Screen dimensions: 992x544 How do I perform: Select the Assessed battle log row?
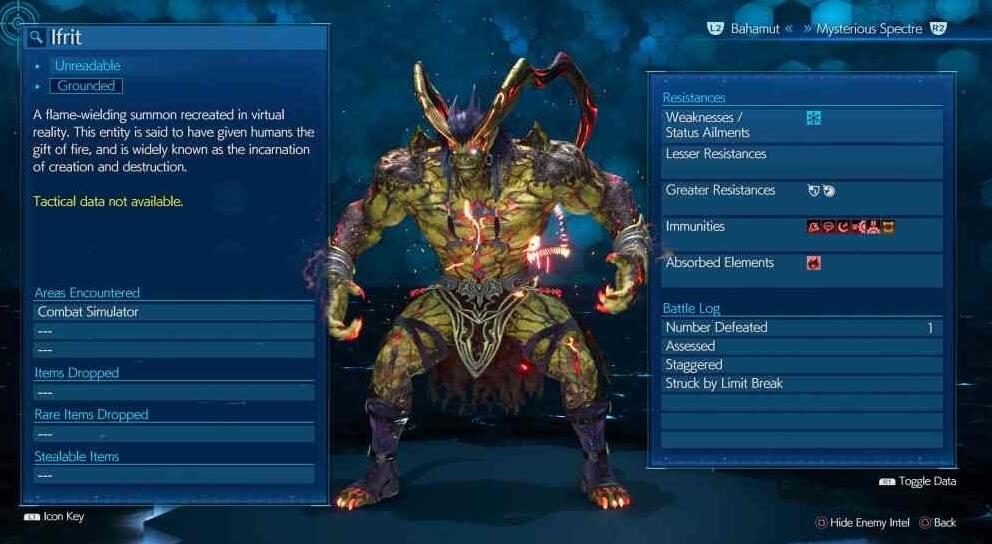click(802, 346)
